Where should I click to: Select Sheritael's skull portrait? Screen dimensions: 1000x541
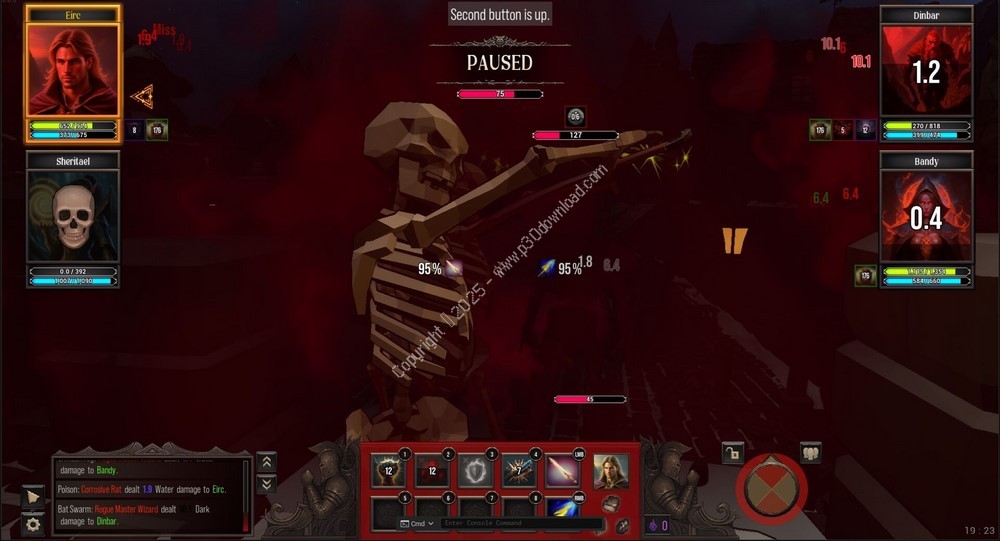72,216
